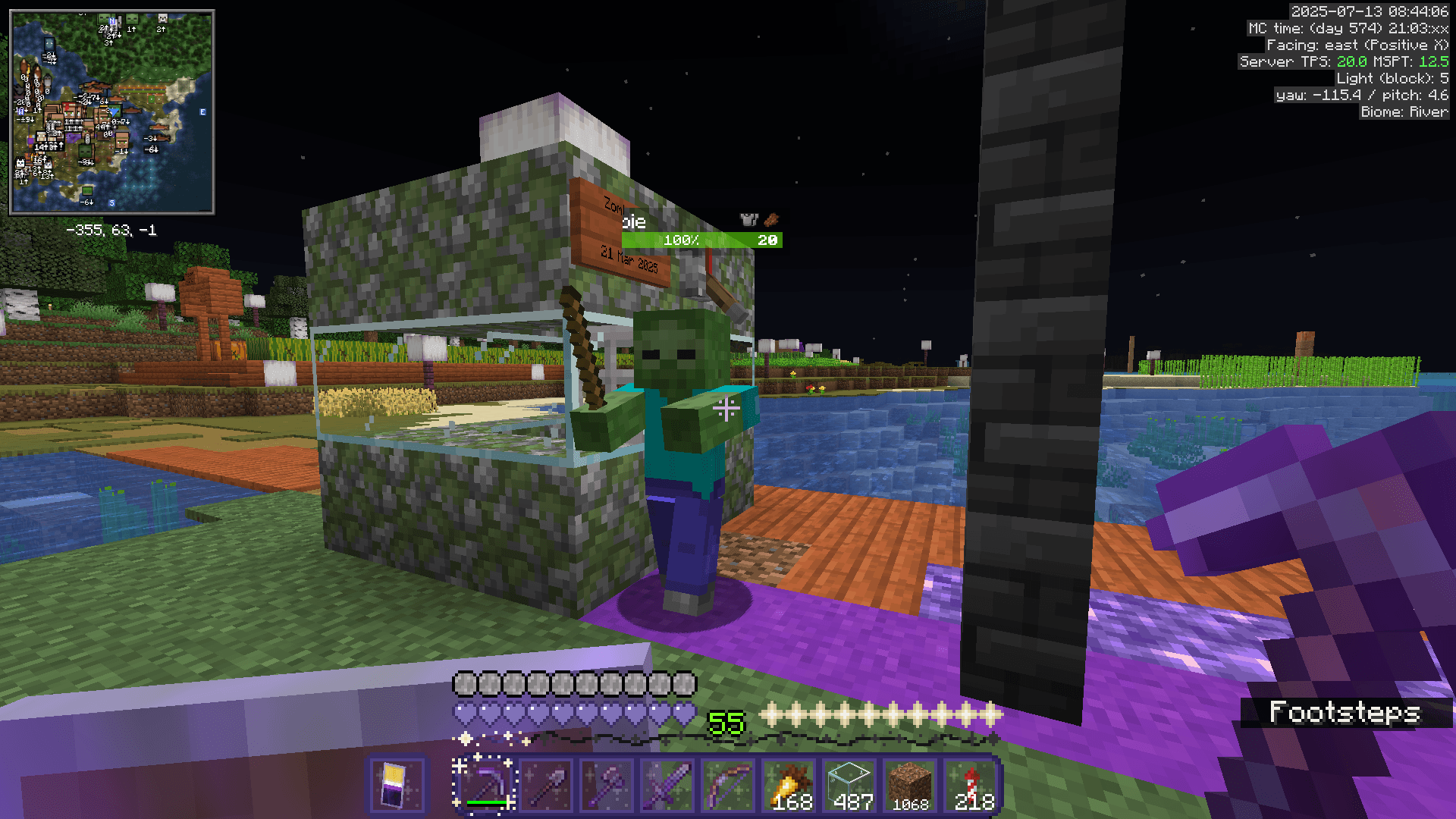
Task: Click the blue player arrow on the minimap
Action: click(x=114, y=112)
